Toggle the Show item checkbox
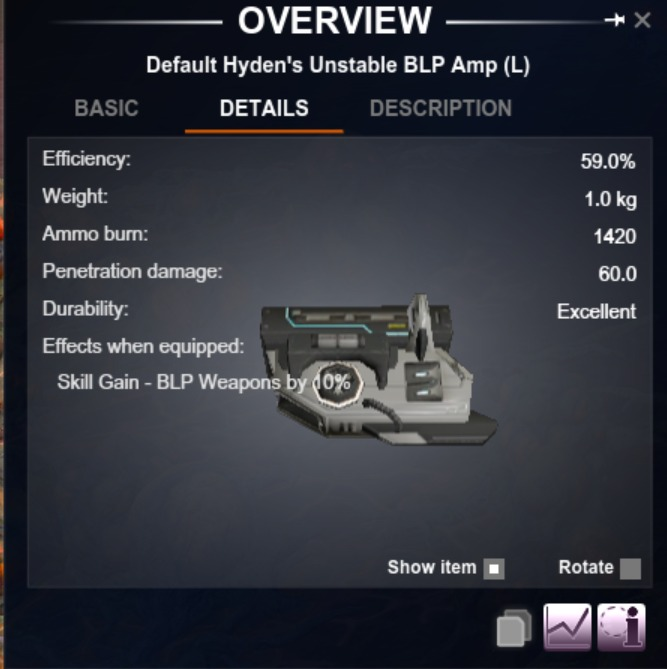The height and width of the screenshot is (669, 667). click(x=494, y=569)
